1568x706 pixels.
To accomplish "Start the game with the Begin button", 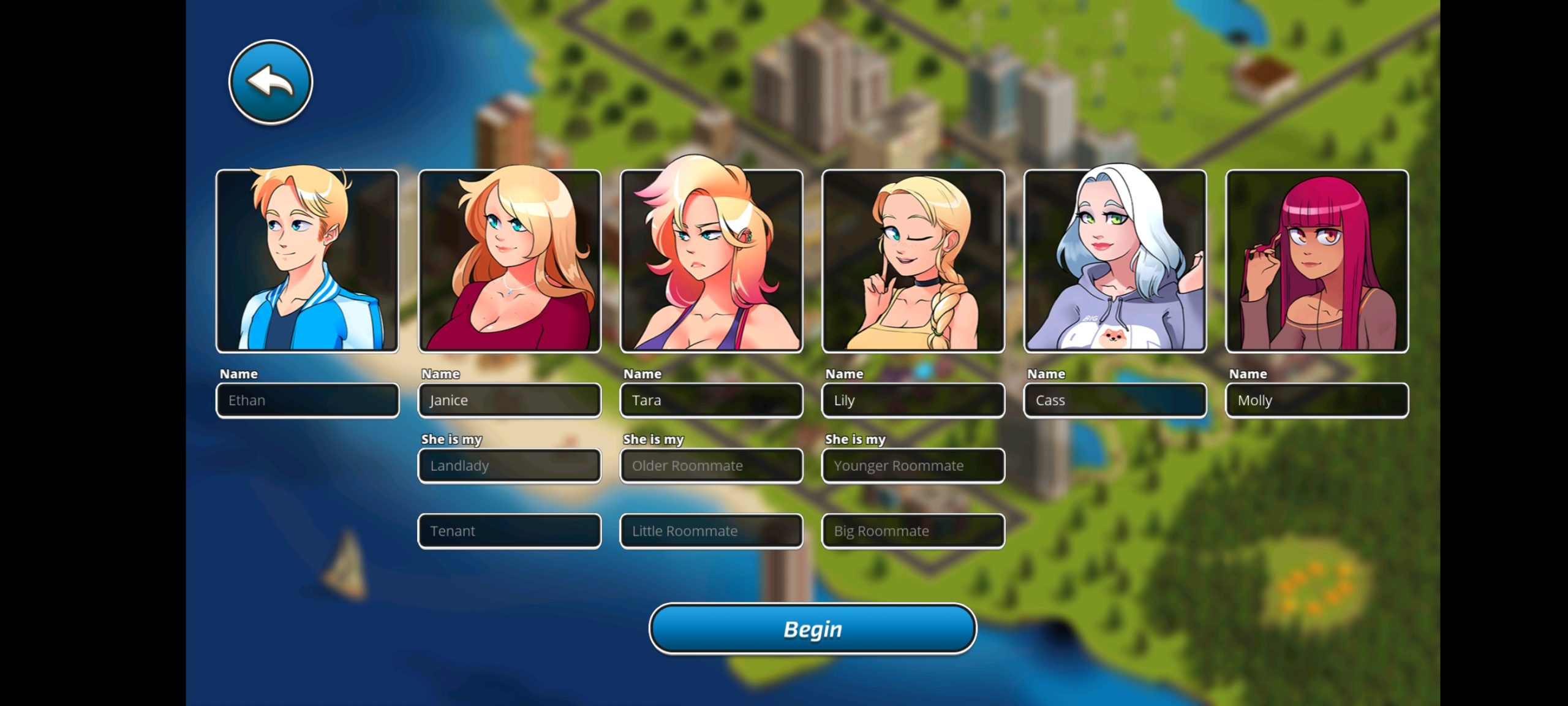I will (812, 629).
